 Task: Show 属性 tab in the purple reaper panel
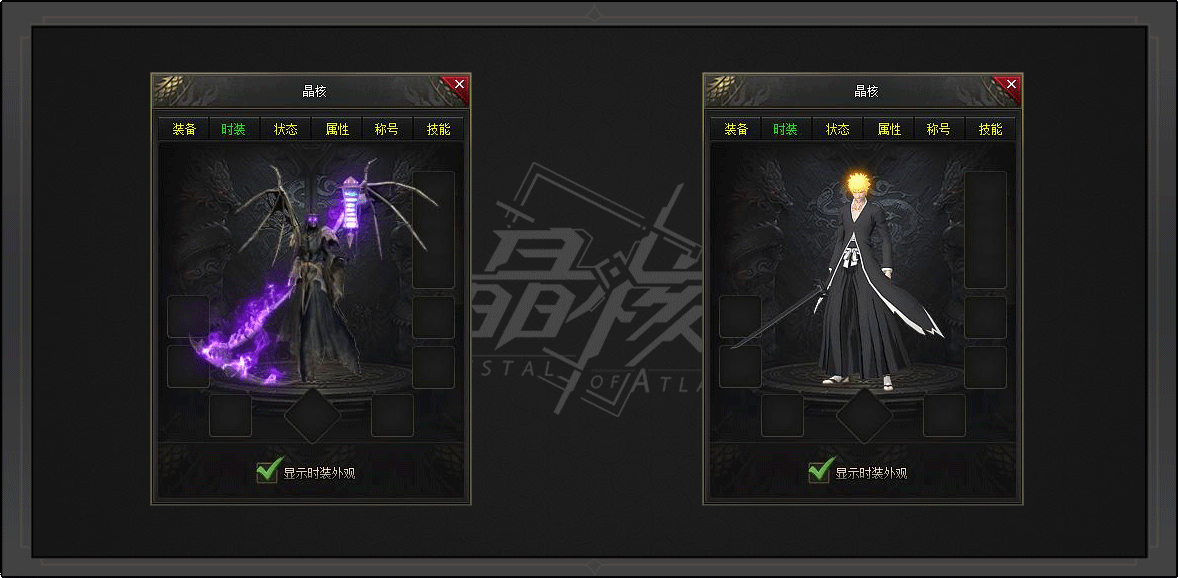337,130
